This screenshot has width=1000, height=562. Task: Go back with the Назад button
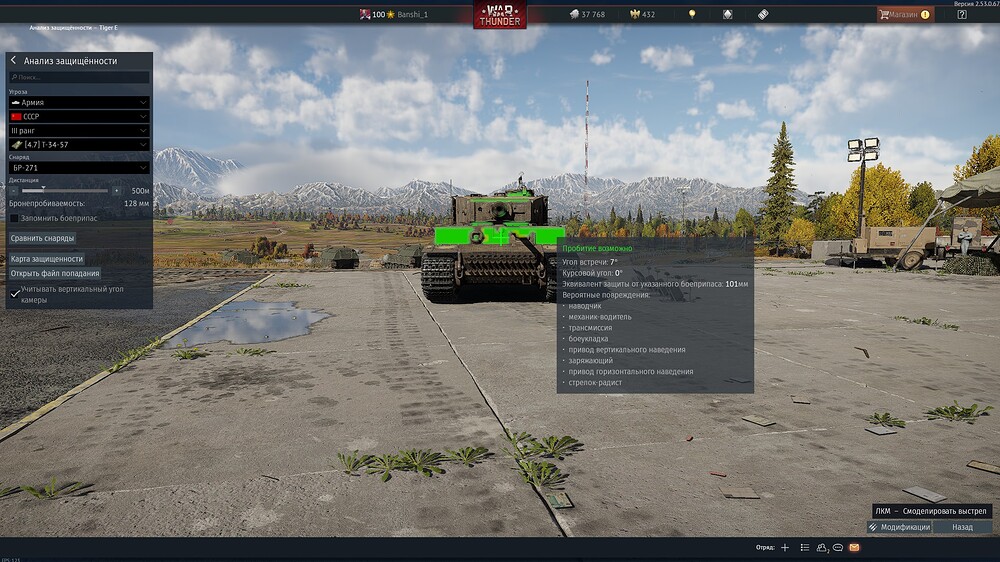(x=962, y=527)
